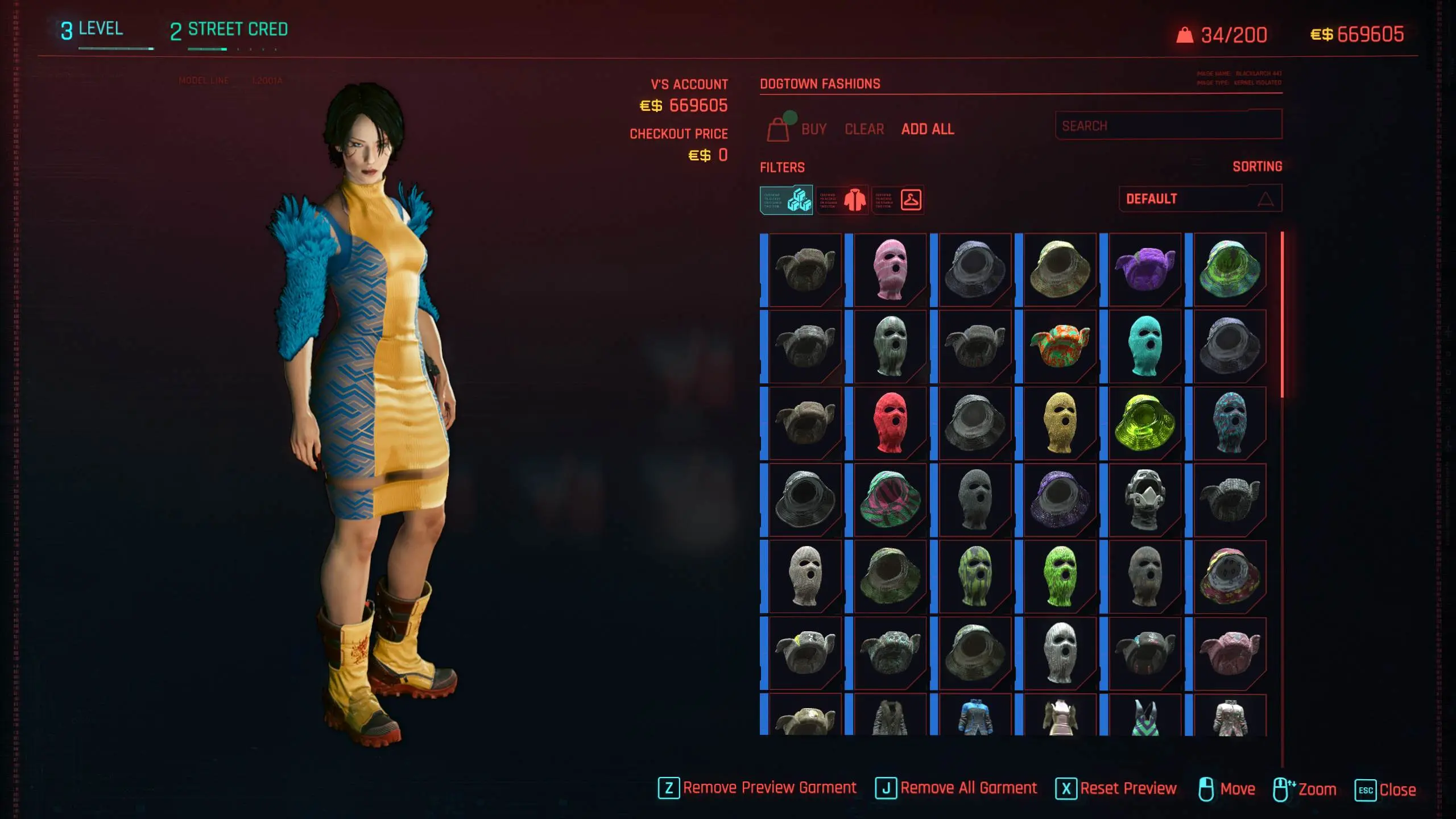Toggle the cyan cubes filter
This screenshot has width=1456, height=819.
point(787,200)
